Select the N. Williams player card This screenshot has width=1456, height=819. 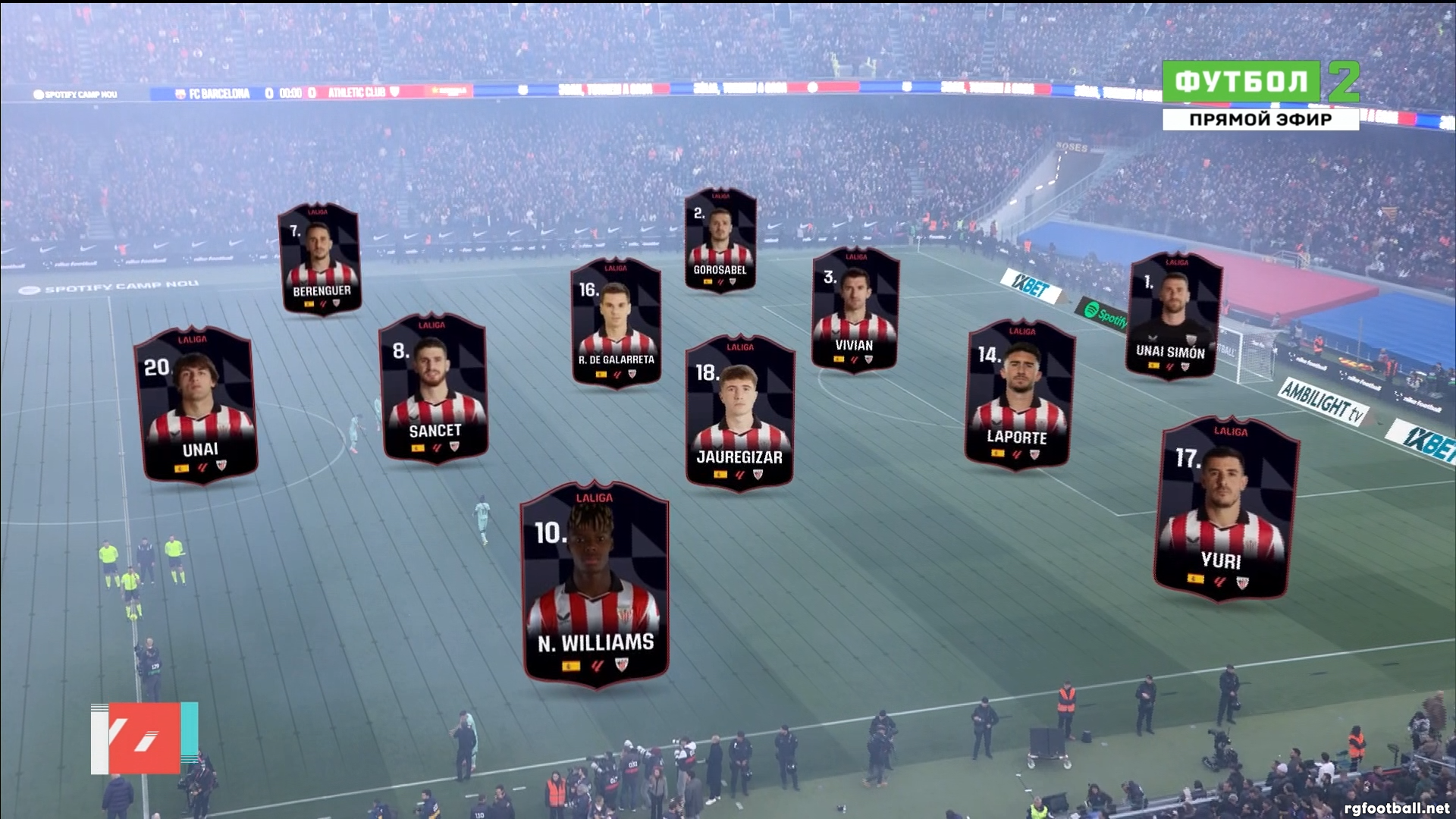pos(595,585)
